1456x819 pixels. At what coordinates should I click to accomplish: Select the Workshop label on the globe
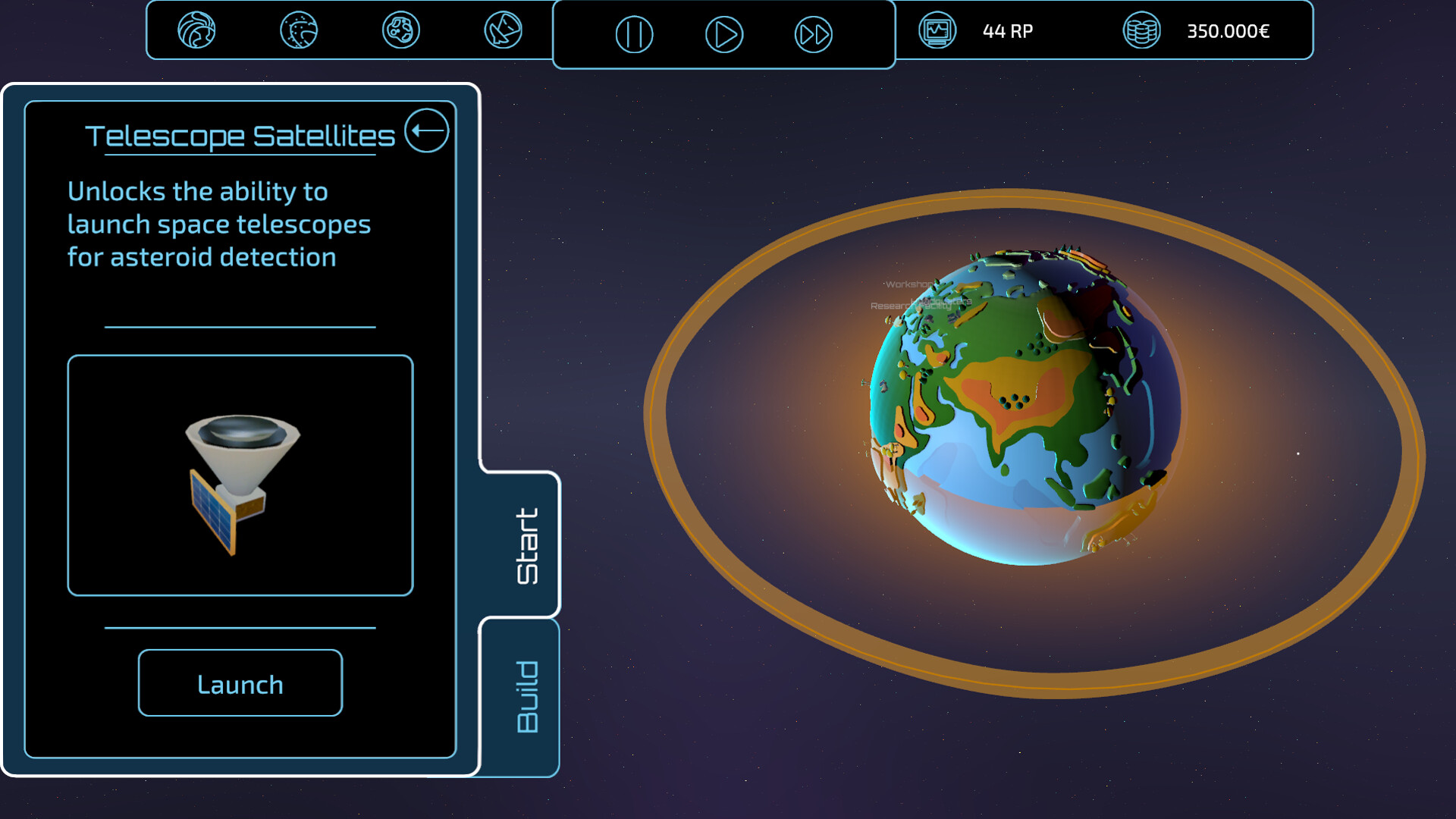(x=909, y=285)
